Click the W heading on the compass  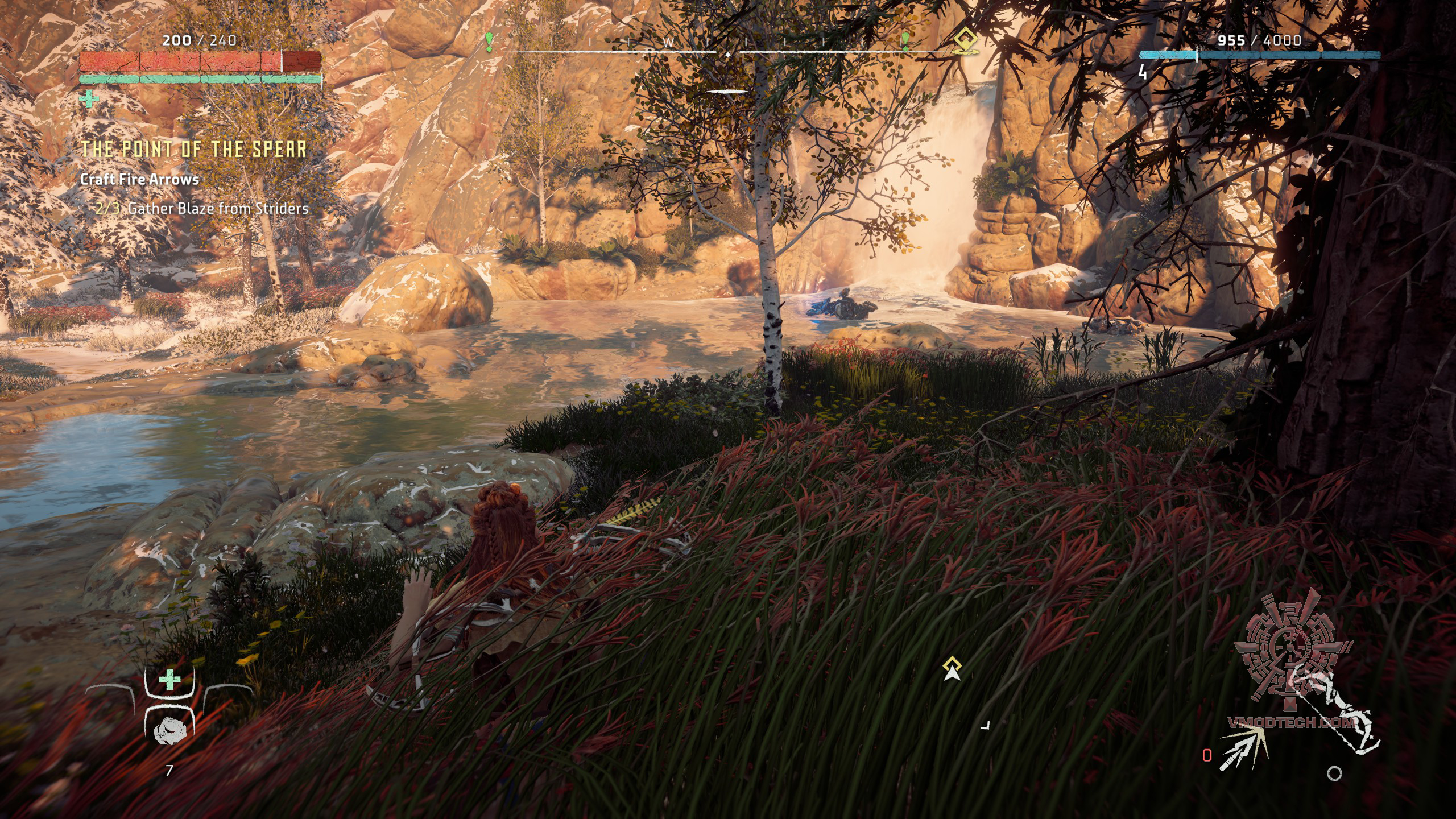point(669,43)
